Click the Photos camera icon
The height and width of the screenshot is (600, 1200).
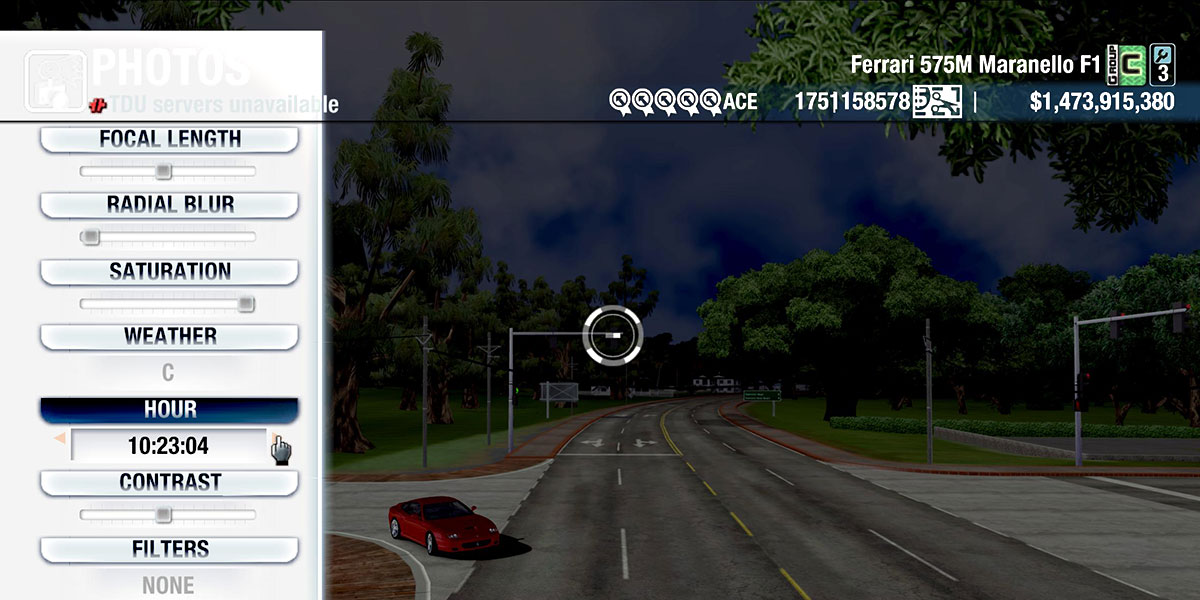point(54,80)
